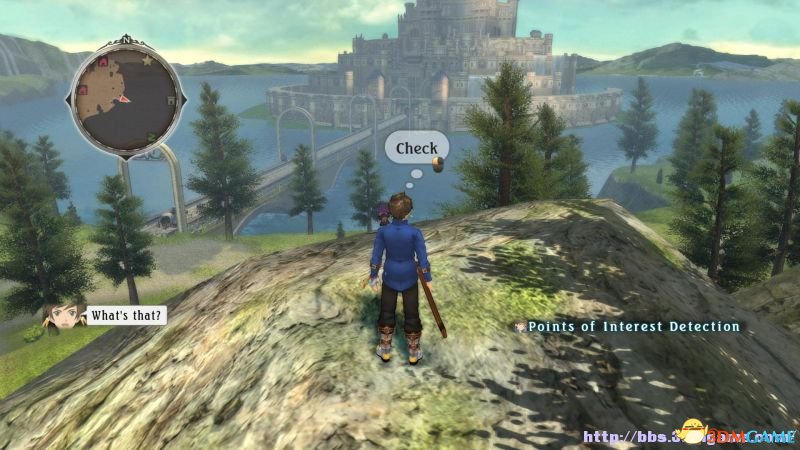Select the "Check" thought bubble

pos(416,149)
